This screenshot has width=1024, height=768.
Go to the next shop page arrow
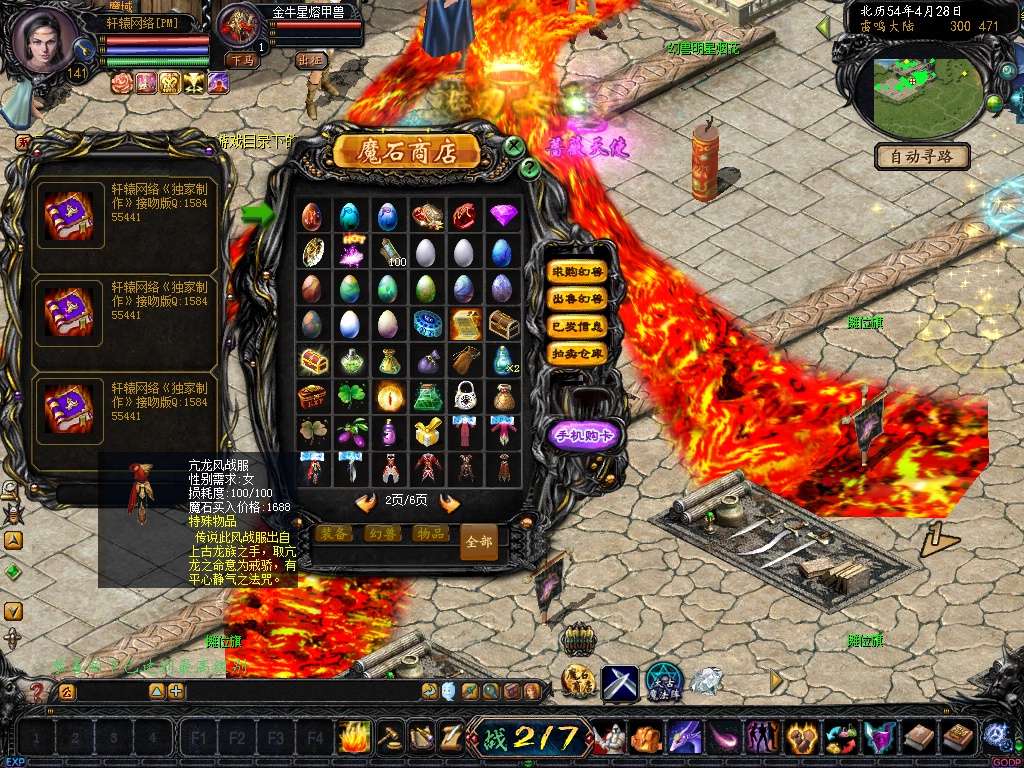(450, 502)
